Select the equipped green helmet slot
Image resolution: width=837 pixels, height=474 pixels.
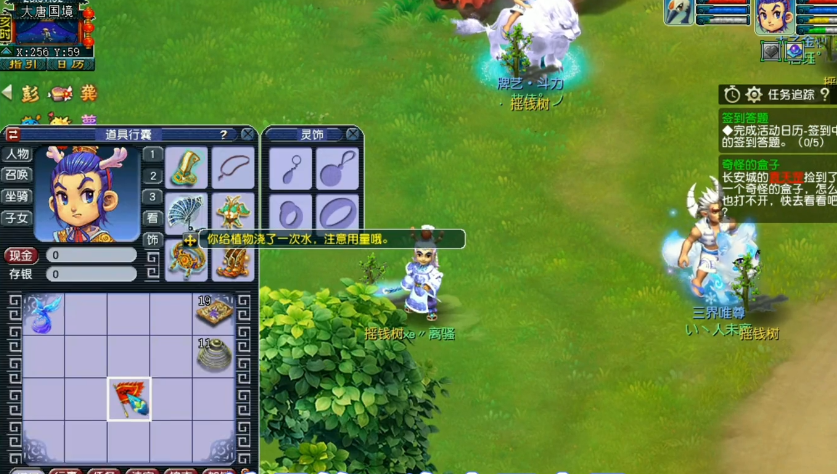[186, 168]
